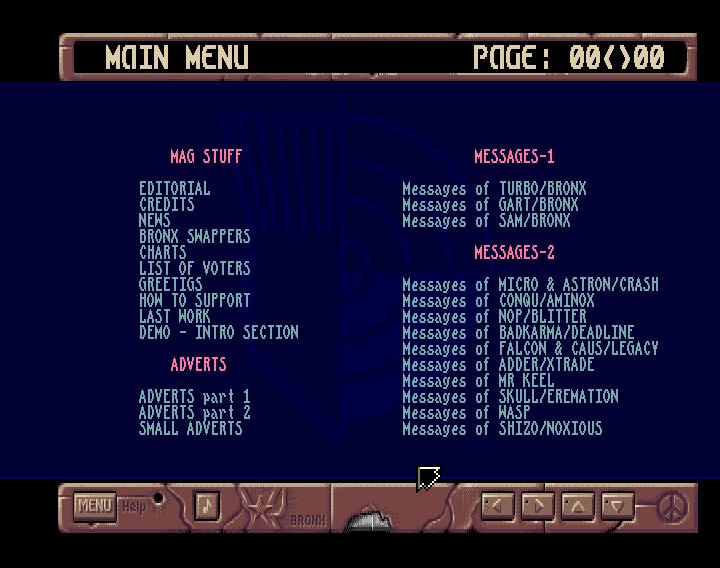Open the EDITORIAL article
The height and width of the screenshot is (568, 720).
pos(175,189)
